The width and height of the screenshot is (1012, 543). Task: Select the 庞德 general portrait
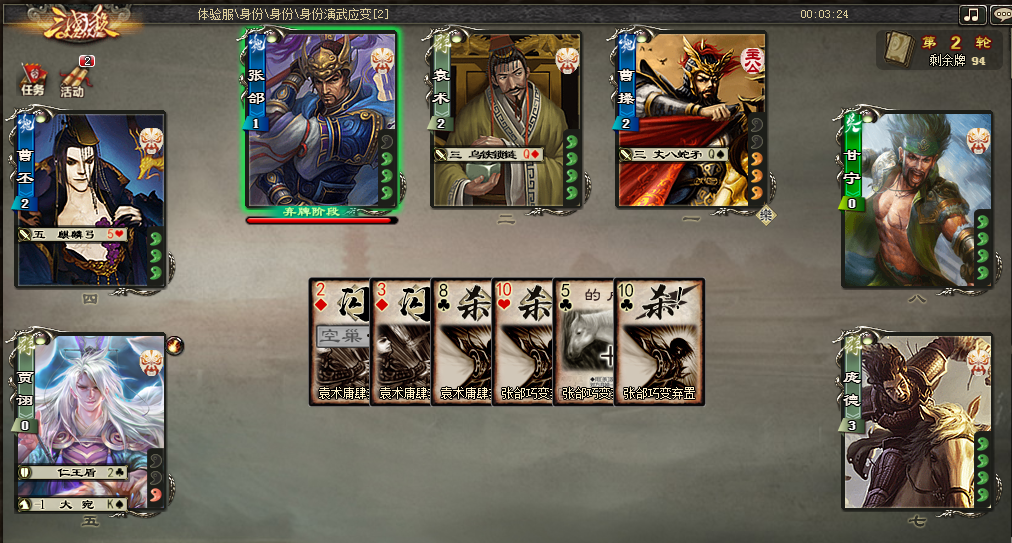click(915, 420)
